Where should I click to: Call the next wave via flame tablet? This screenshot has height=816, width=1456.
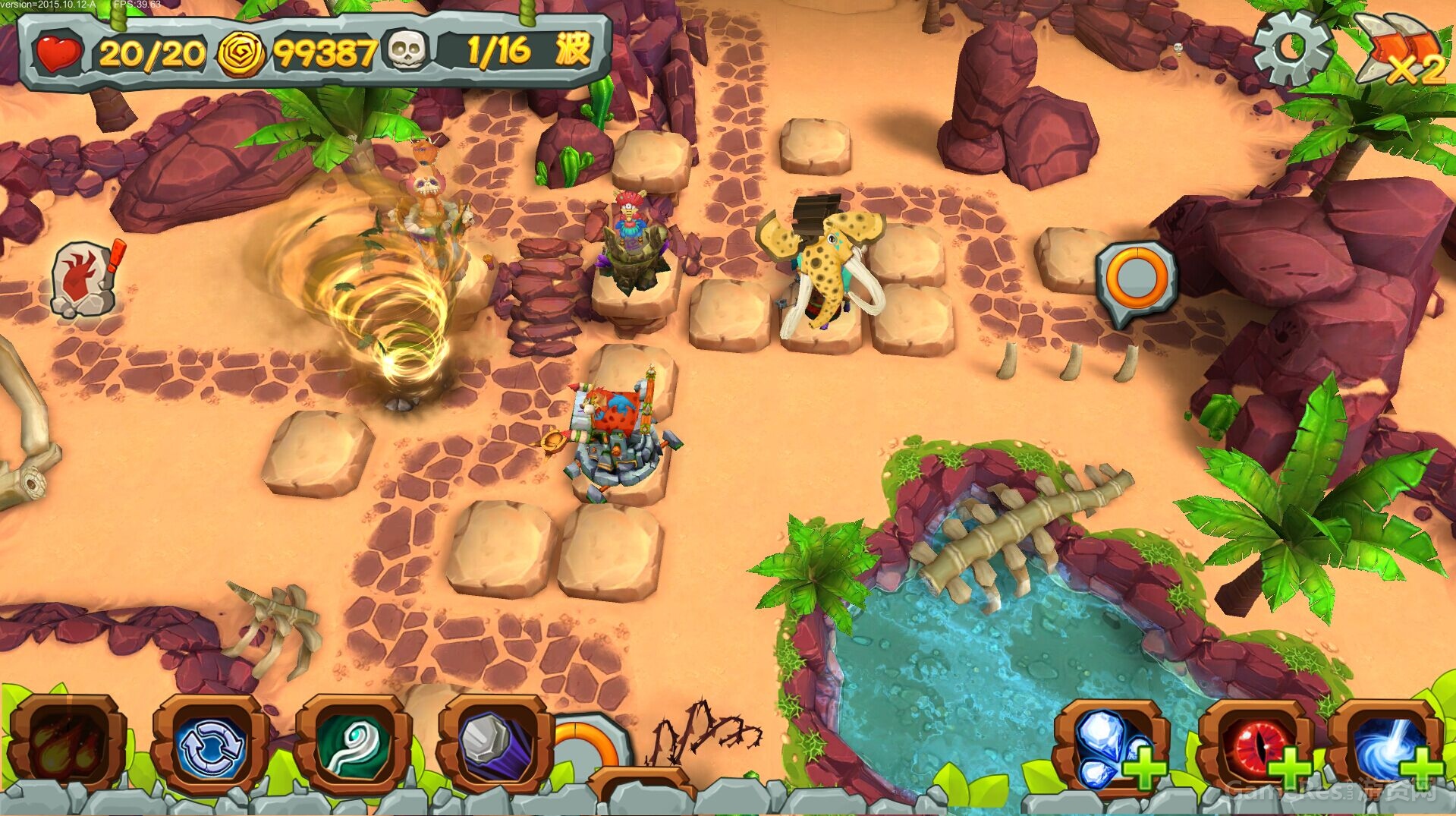coord(84,279)
